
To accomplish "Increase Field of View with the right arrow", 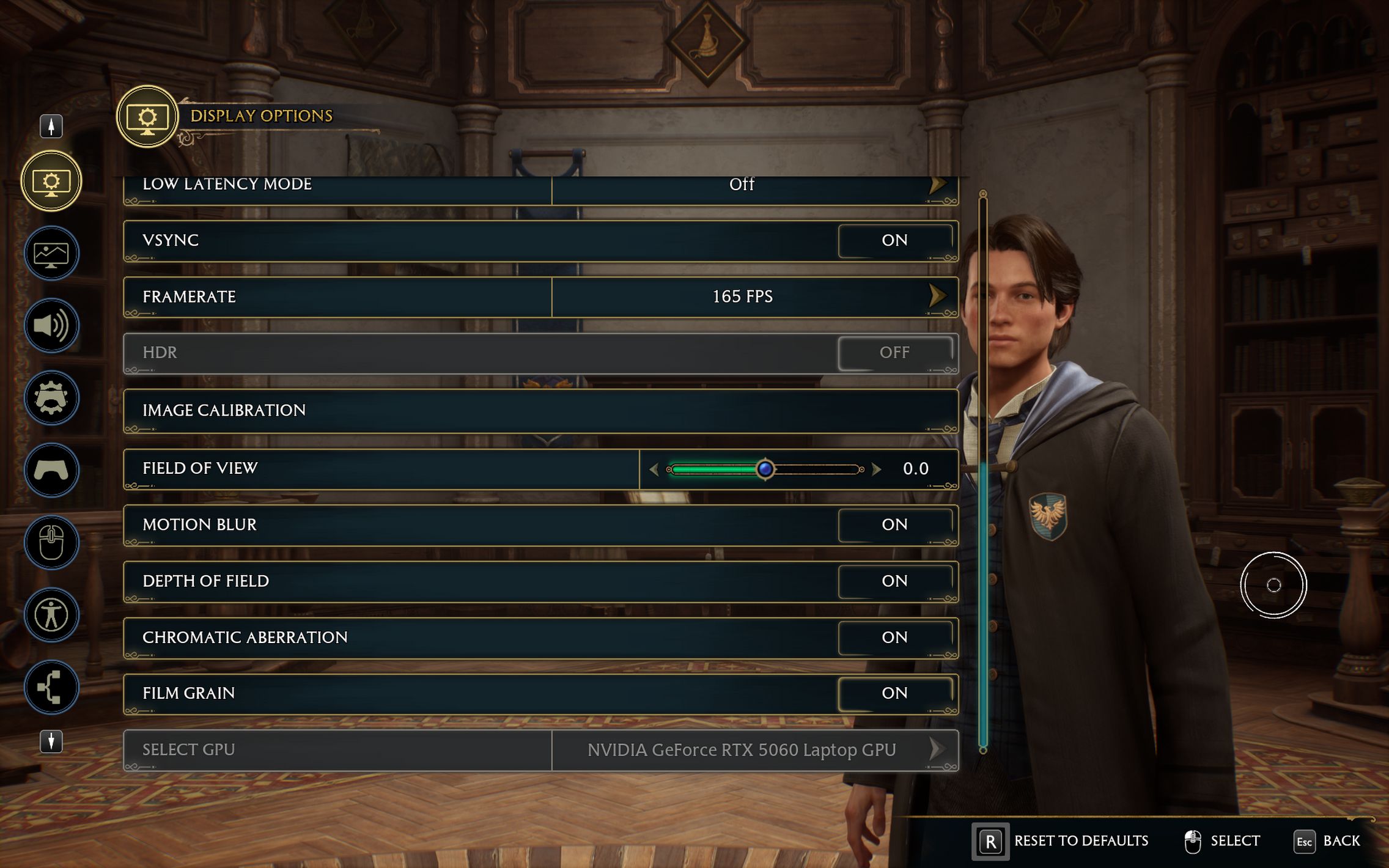I will click(877, 469).
